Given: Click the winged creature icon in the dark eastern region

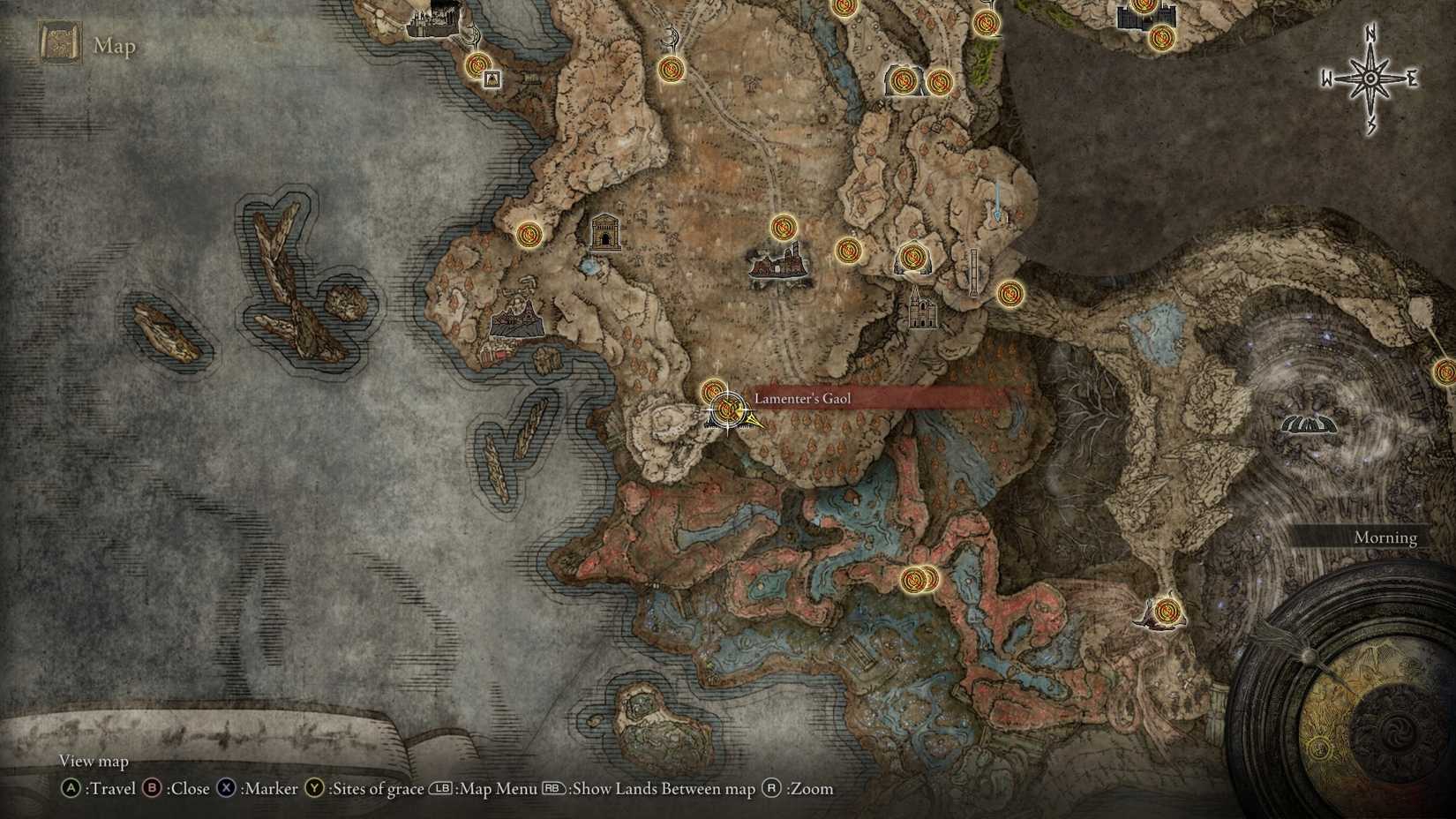Looking at the screenshot, I should (x=1310, y=424).
